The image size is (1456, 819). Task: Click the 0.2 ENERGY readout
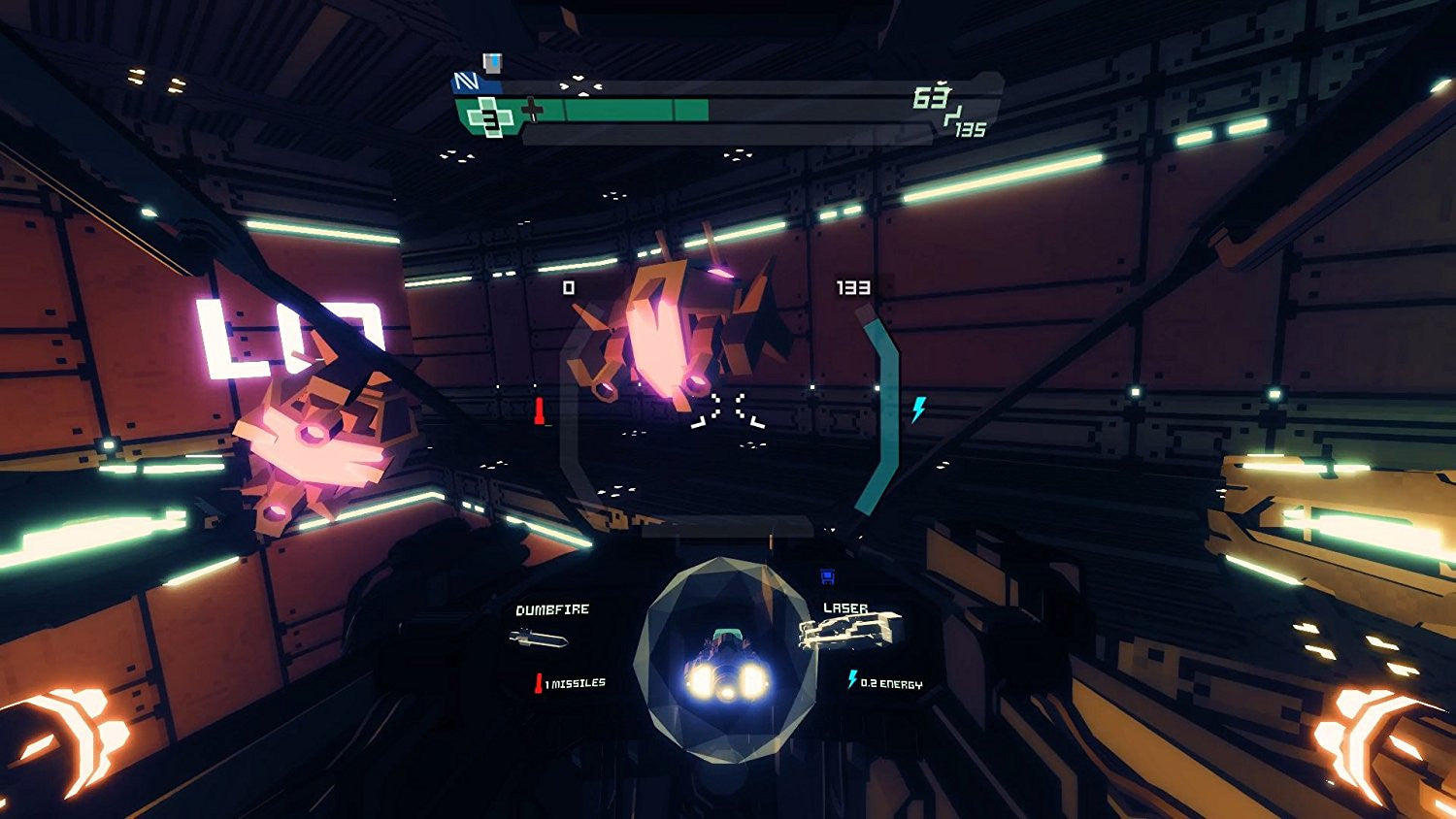[x=891, y=683]
